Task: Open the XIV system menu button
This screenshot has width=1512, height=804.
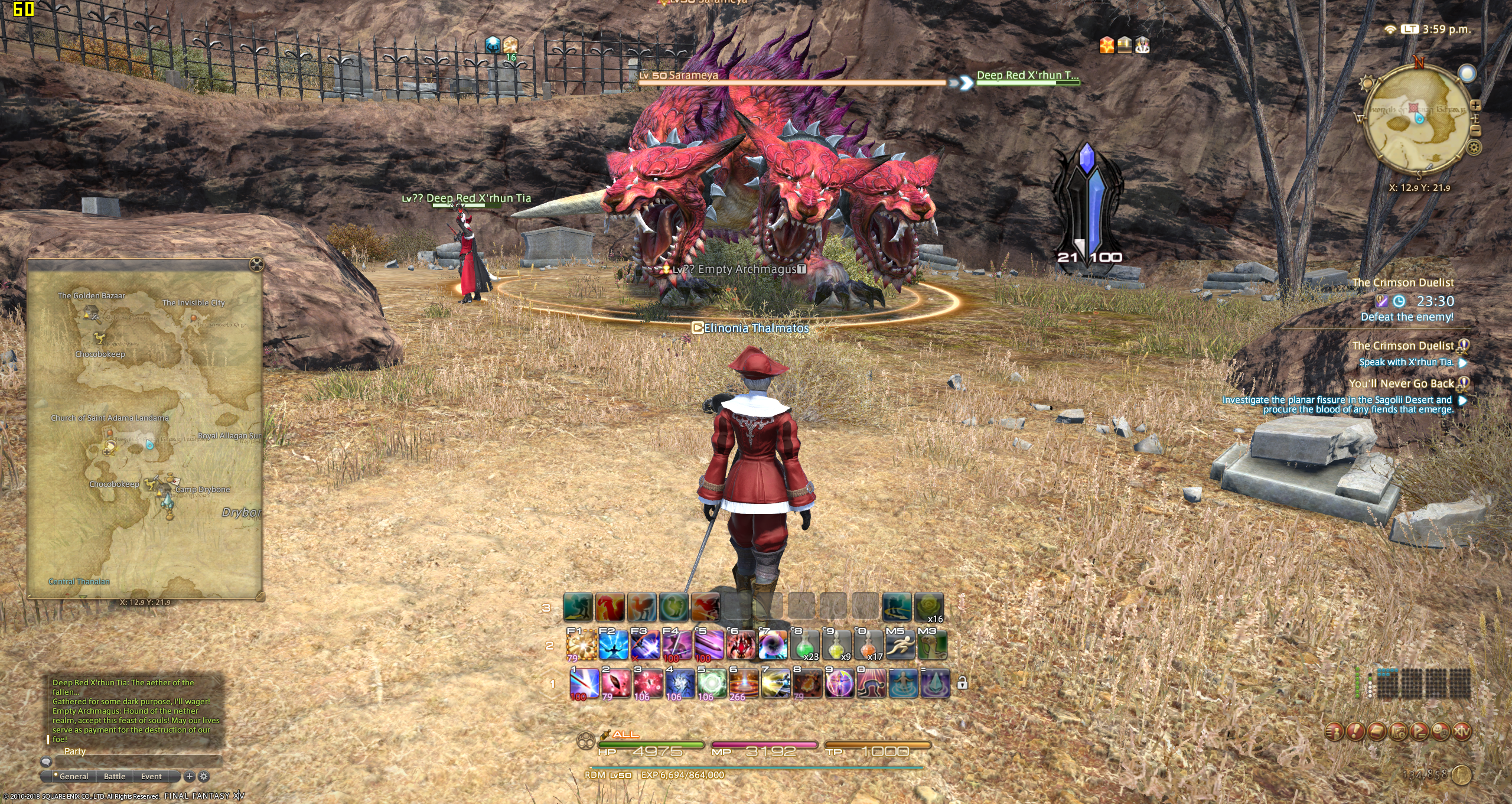Action: (x=1461, y=732)
